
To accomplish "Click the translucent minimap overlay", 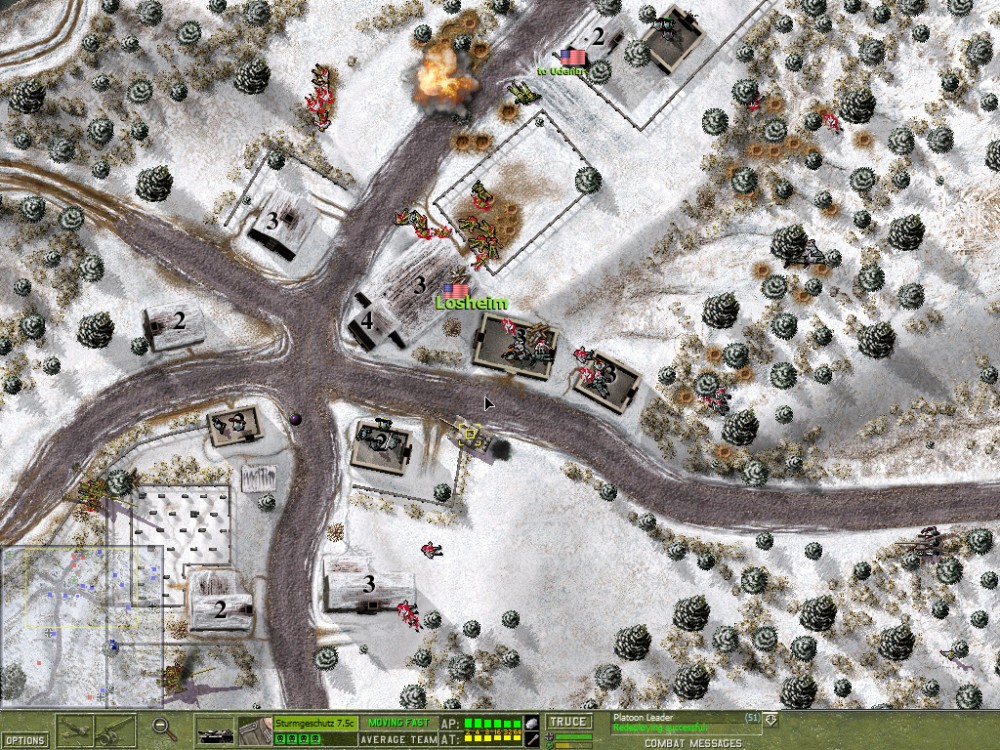I will coord(82,626).
